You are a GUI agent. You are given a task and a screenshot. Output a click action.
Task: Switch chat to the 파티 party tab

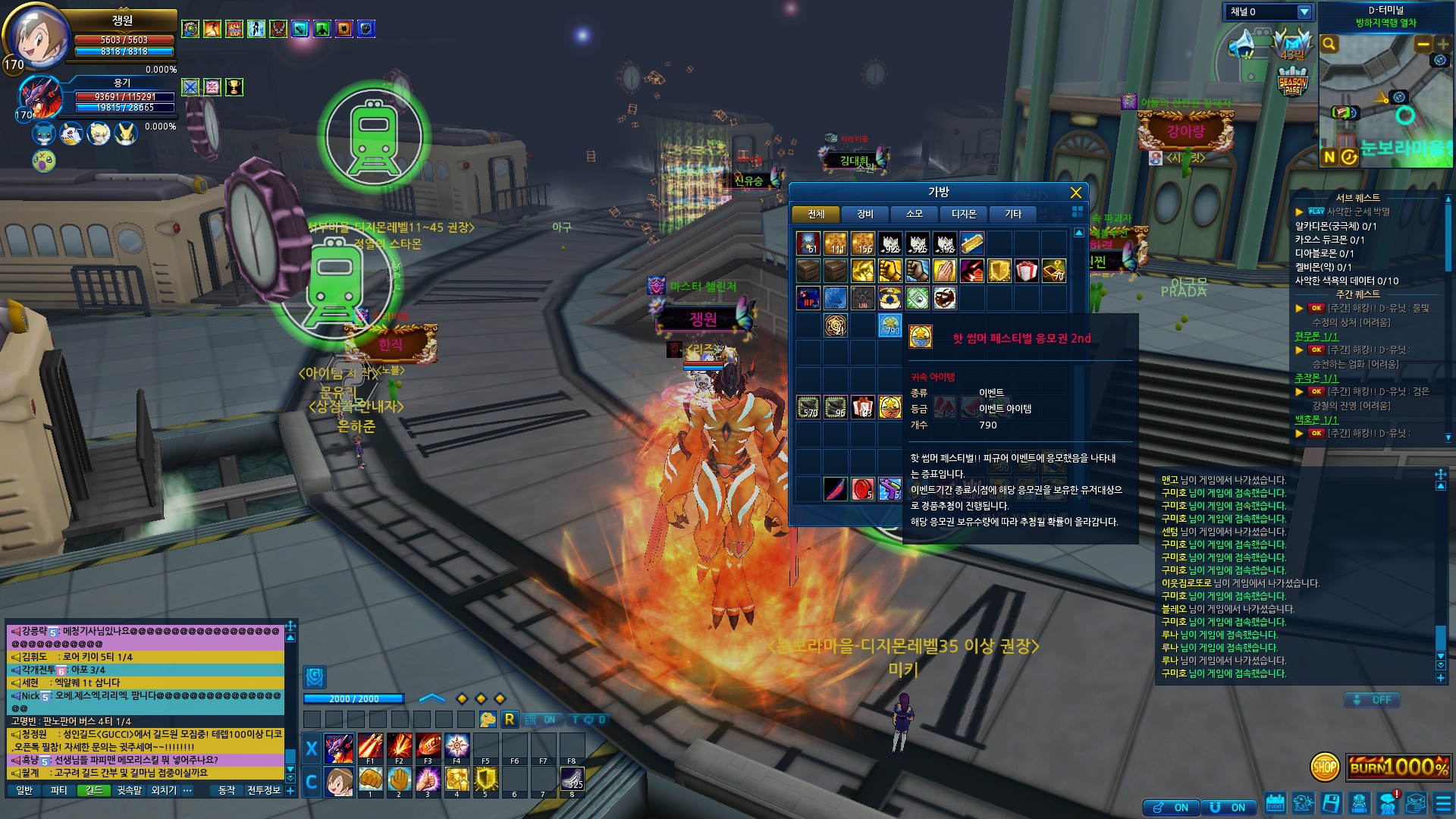59,790
